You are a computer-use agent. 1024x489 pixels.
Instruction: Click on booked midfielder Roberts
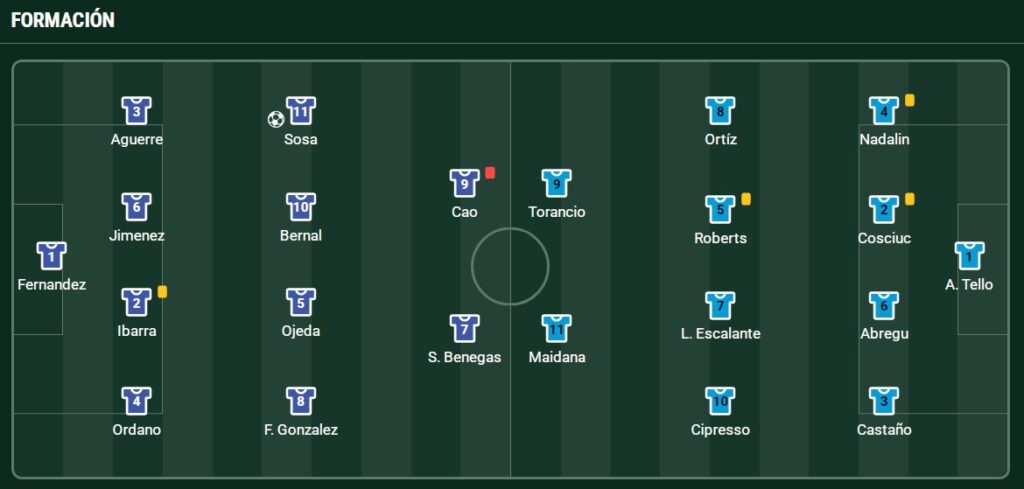[720, 209]
